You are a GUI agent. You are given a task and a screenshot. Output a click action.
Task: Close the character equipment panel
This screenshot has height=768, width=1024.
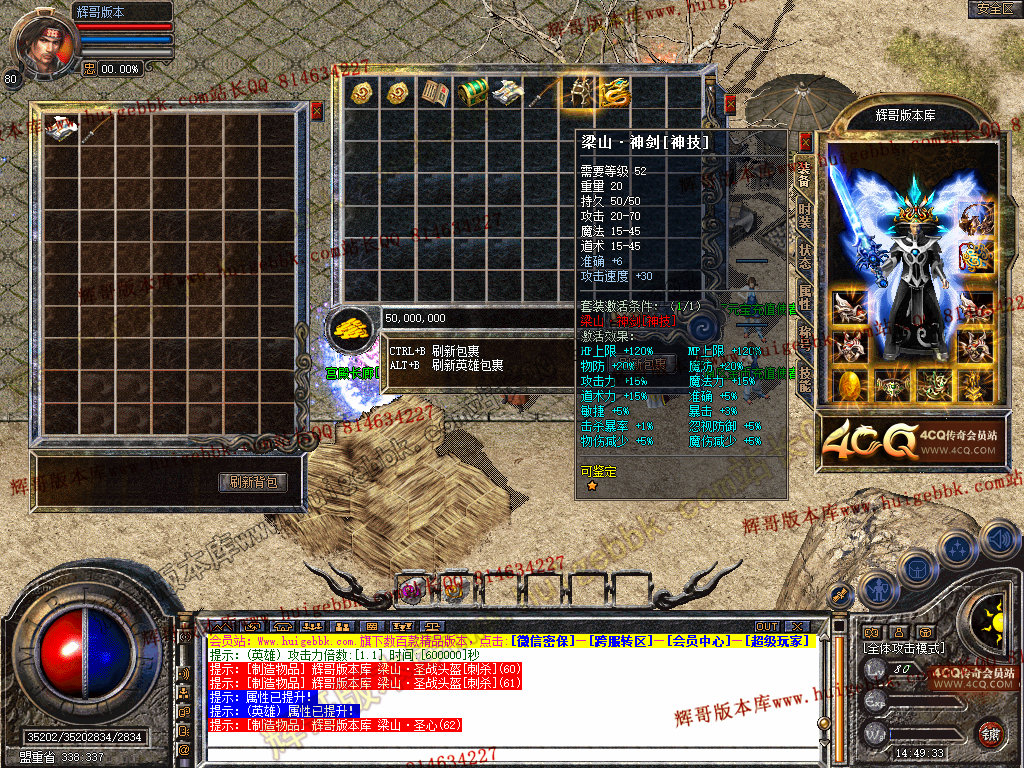point(806,141)
